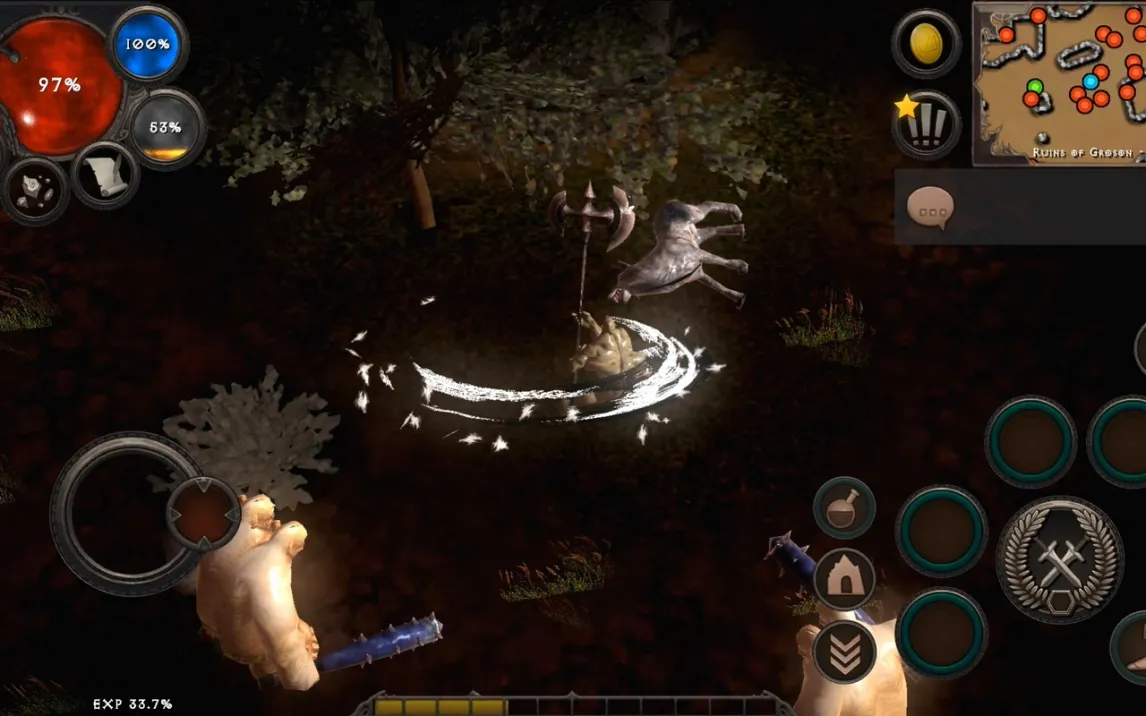
Task: Open the stone fragments icon
Action: [36, 189]
